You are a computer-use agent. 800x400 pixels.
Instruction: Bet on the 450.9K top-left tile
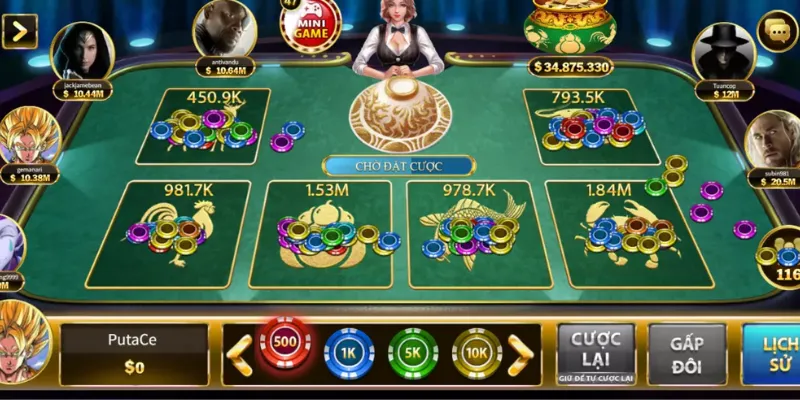point(205,127)
